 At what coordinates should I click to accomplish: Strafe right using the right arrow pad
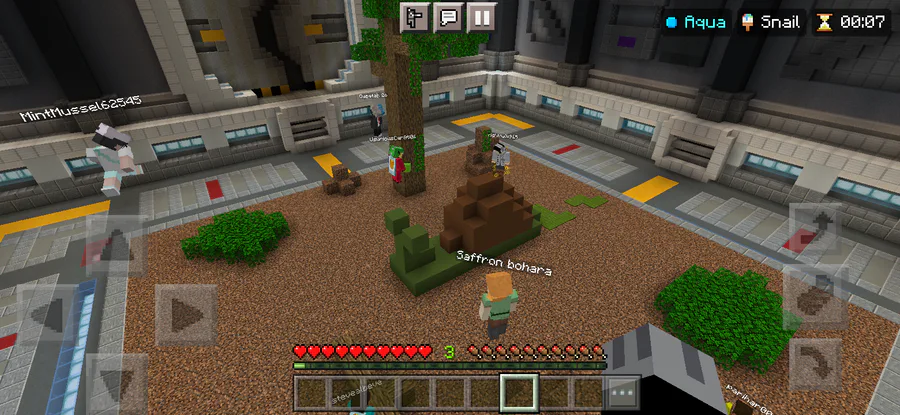[185, 315]
